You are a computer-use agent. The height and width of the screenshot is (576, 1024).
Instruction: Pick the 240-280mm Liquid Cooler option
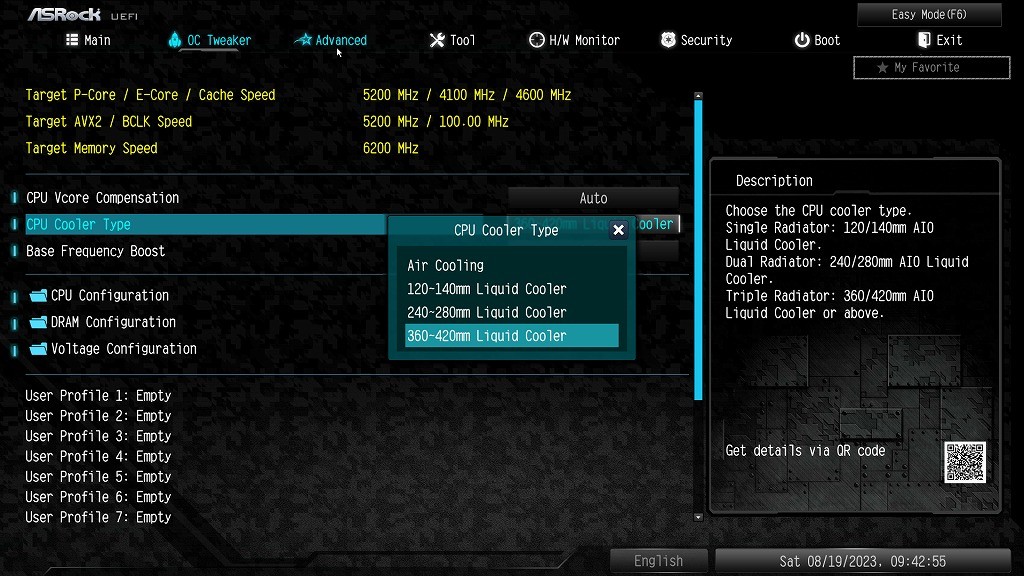point(487,312)
